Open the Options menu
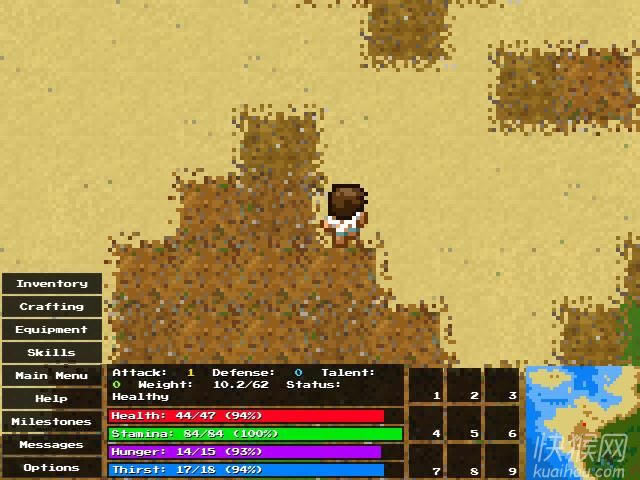640x480 pixels. point(52,467)
